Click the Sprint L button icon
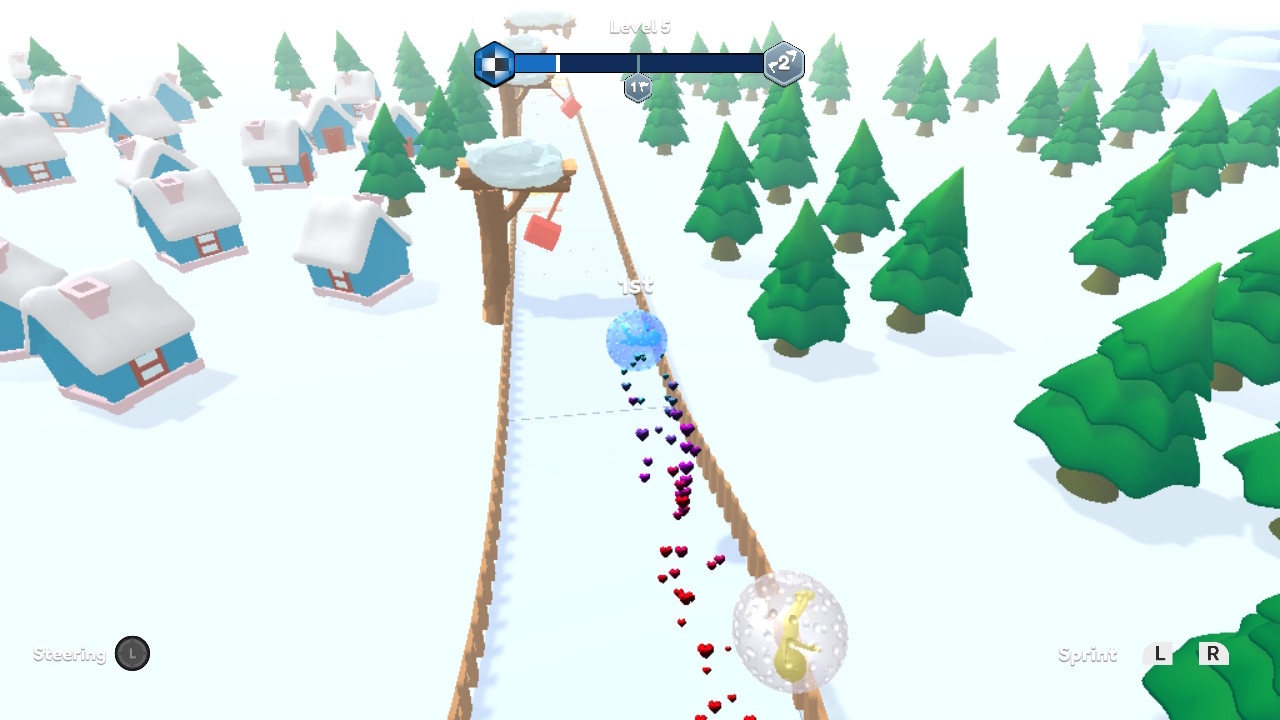The width and height of the screenshot is (1280, 720). (x=1158, y=655)
